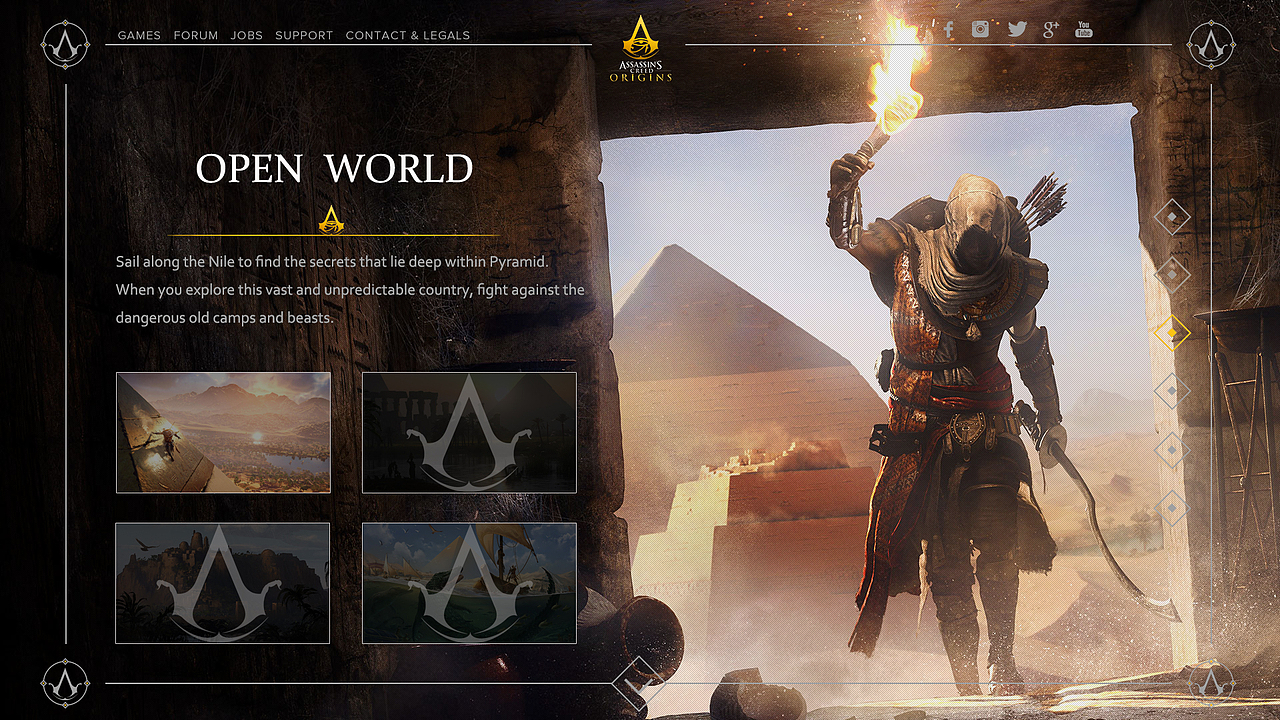Open the Twitter social icon
This screenshot has width=1280, height=720.
[x=1017, y=29]
